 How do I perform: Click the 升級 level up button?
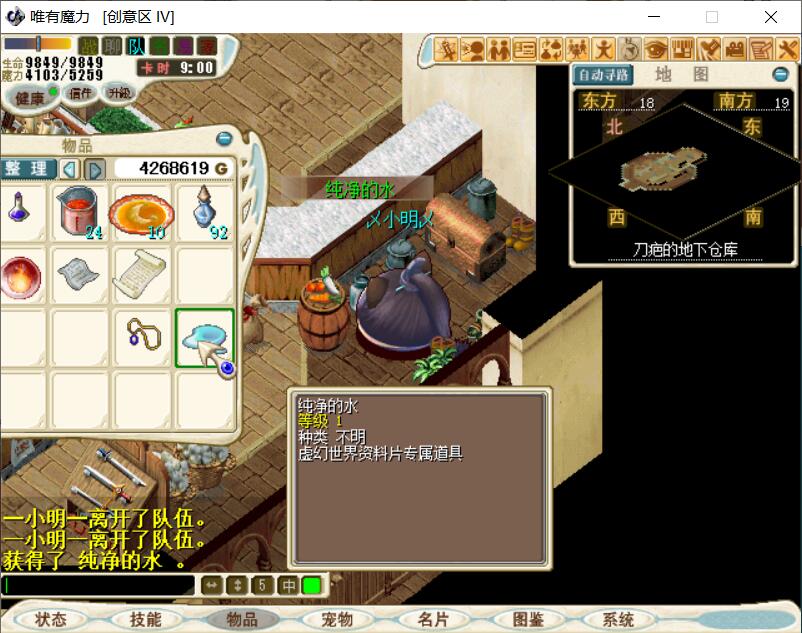(x=120, y=92)
